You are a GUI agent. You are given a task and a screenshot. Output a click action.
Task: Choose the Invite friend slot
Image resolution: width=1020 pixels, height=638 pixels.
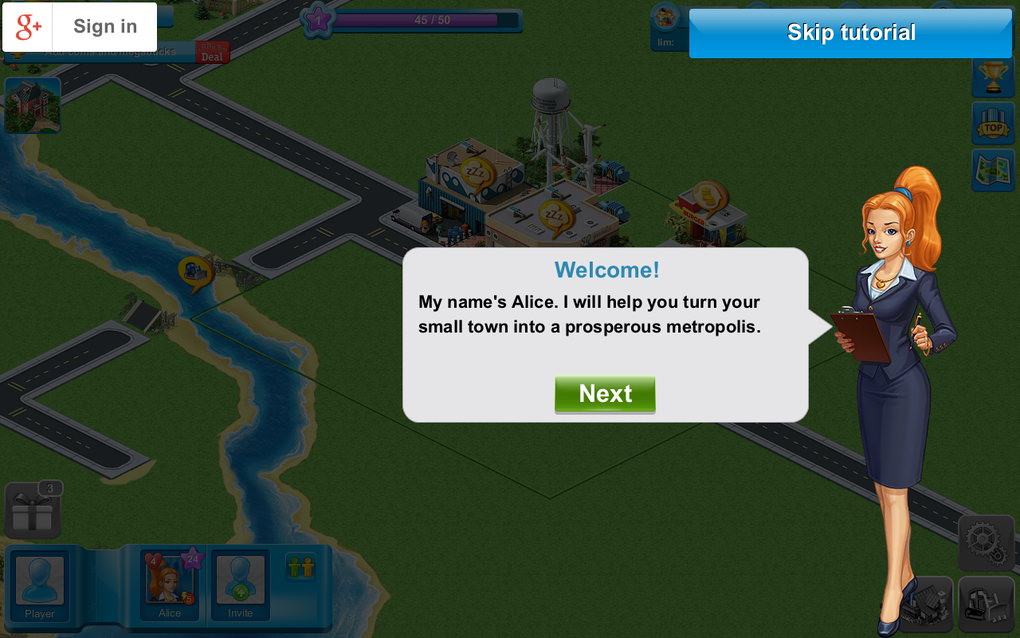click(240, 586)
